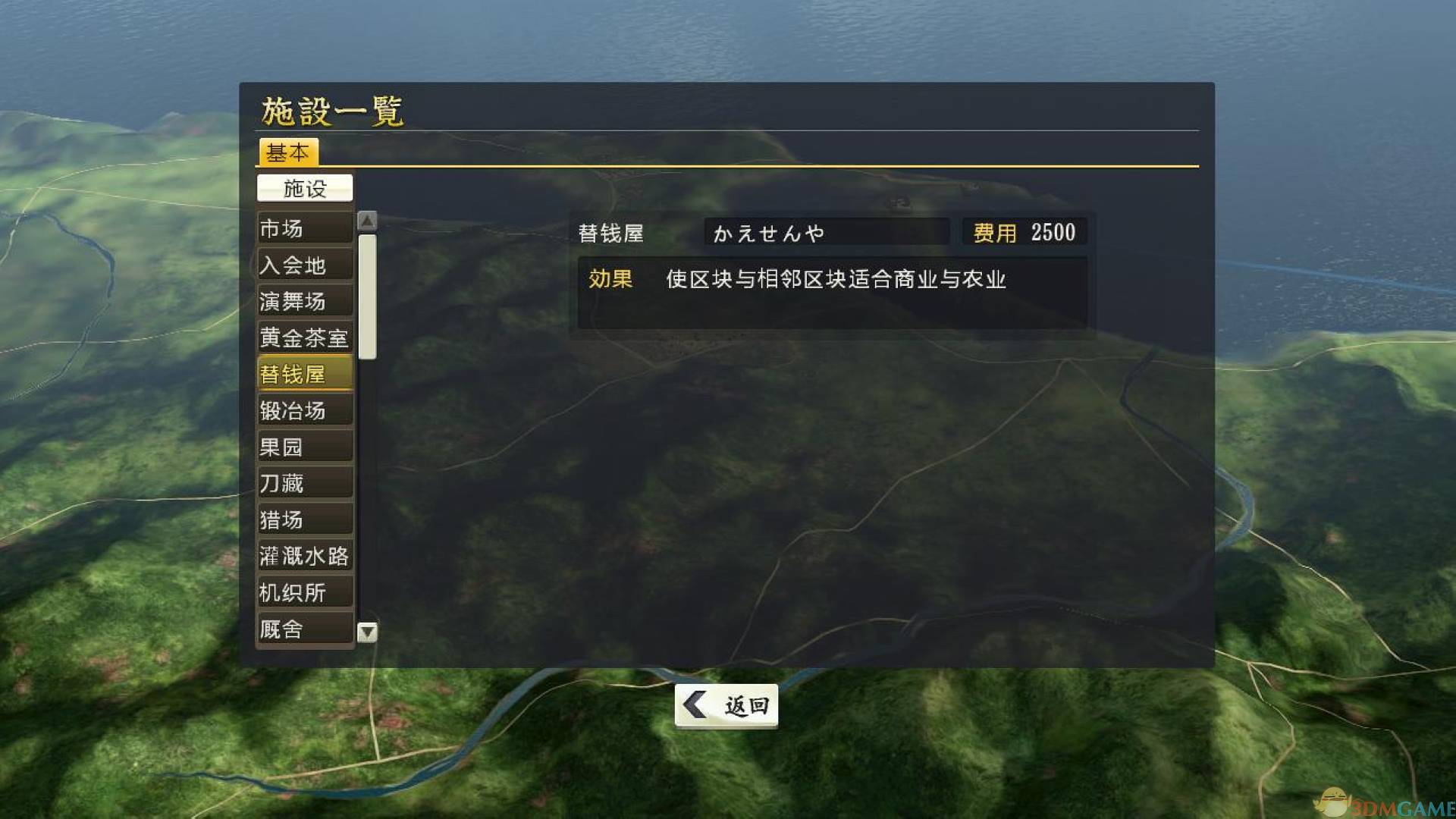Click the scrollbar up arrow
This screenshot has height=819, width=1456.
(x=369, y=219)
